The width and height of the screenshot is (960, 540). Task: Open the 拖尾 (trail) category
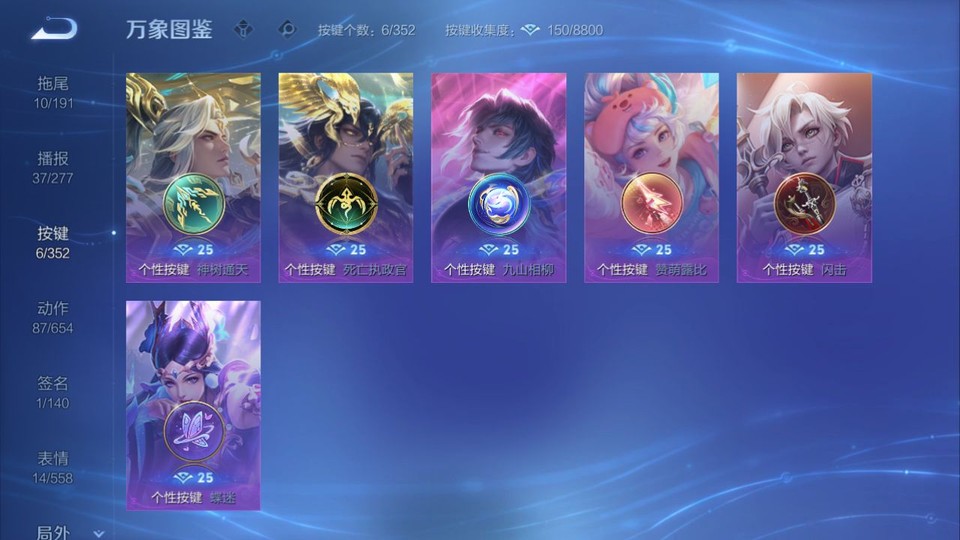pyautogui.click(x=54, y=92)
